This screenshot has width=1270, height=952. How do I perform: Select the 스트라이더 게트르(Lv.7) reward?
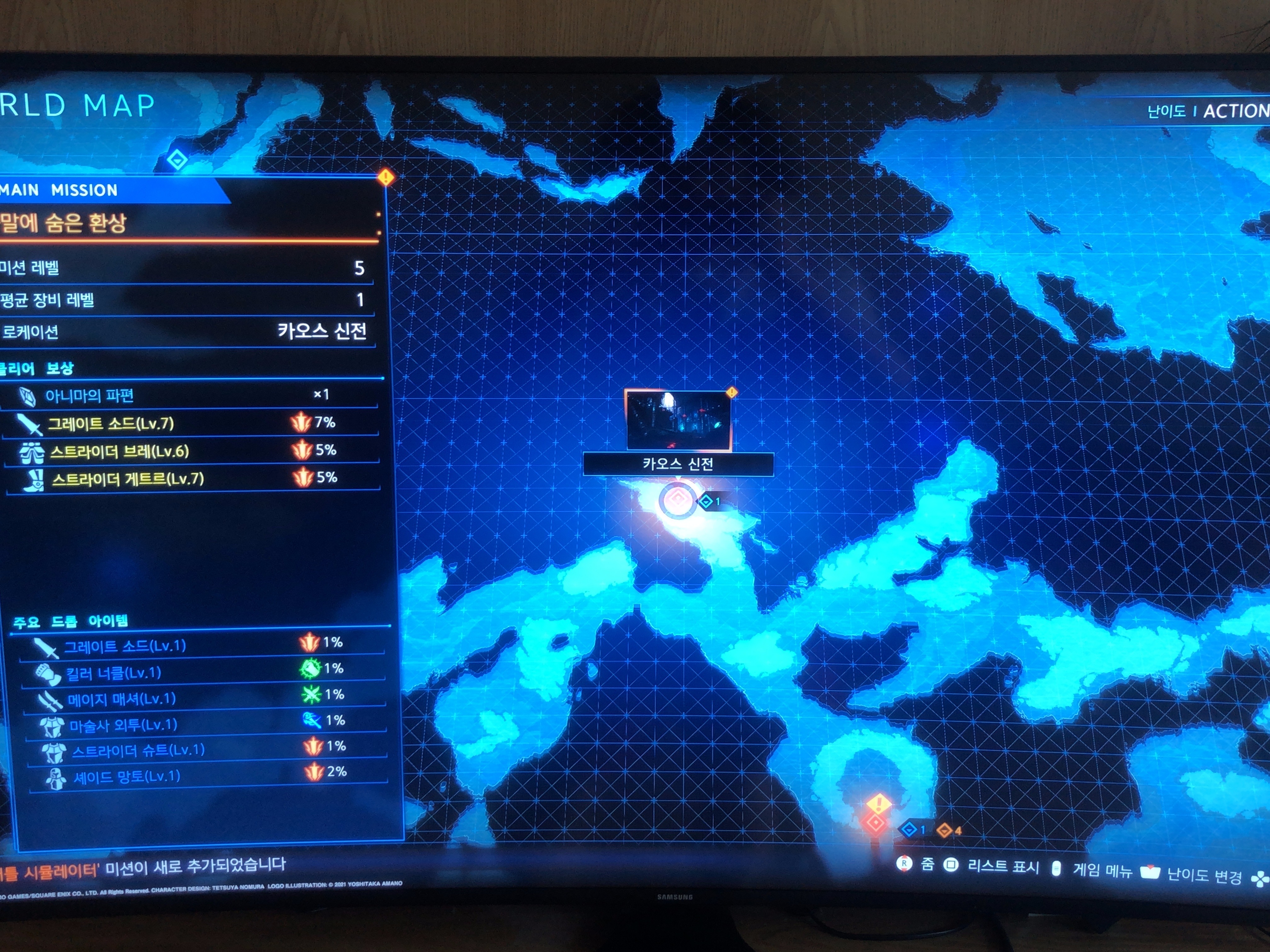[x=128, y=479]
